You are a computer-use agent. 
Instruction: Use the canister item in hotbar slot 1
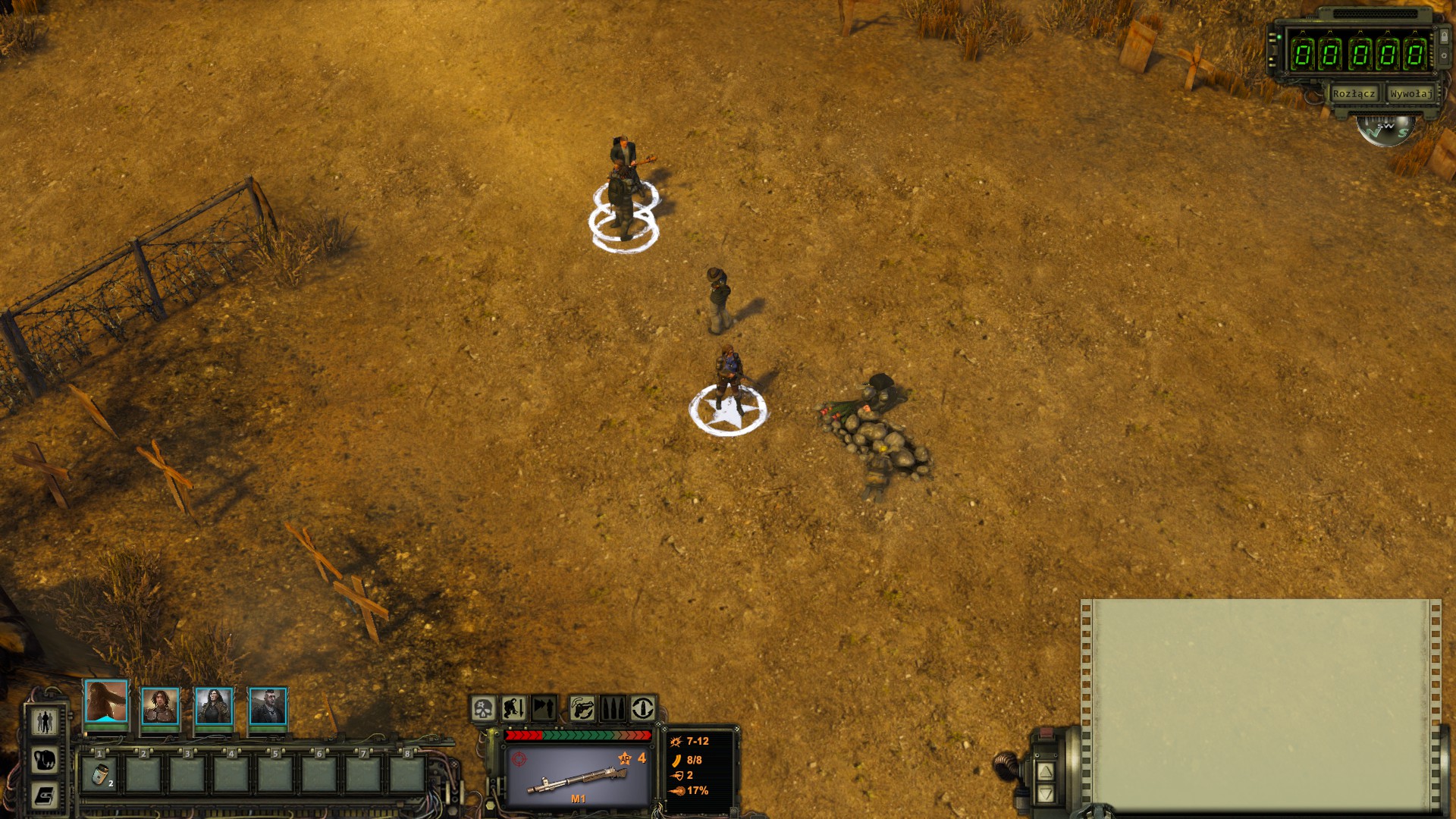click(99, 774)
